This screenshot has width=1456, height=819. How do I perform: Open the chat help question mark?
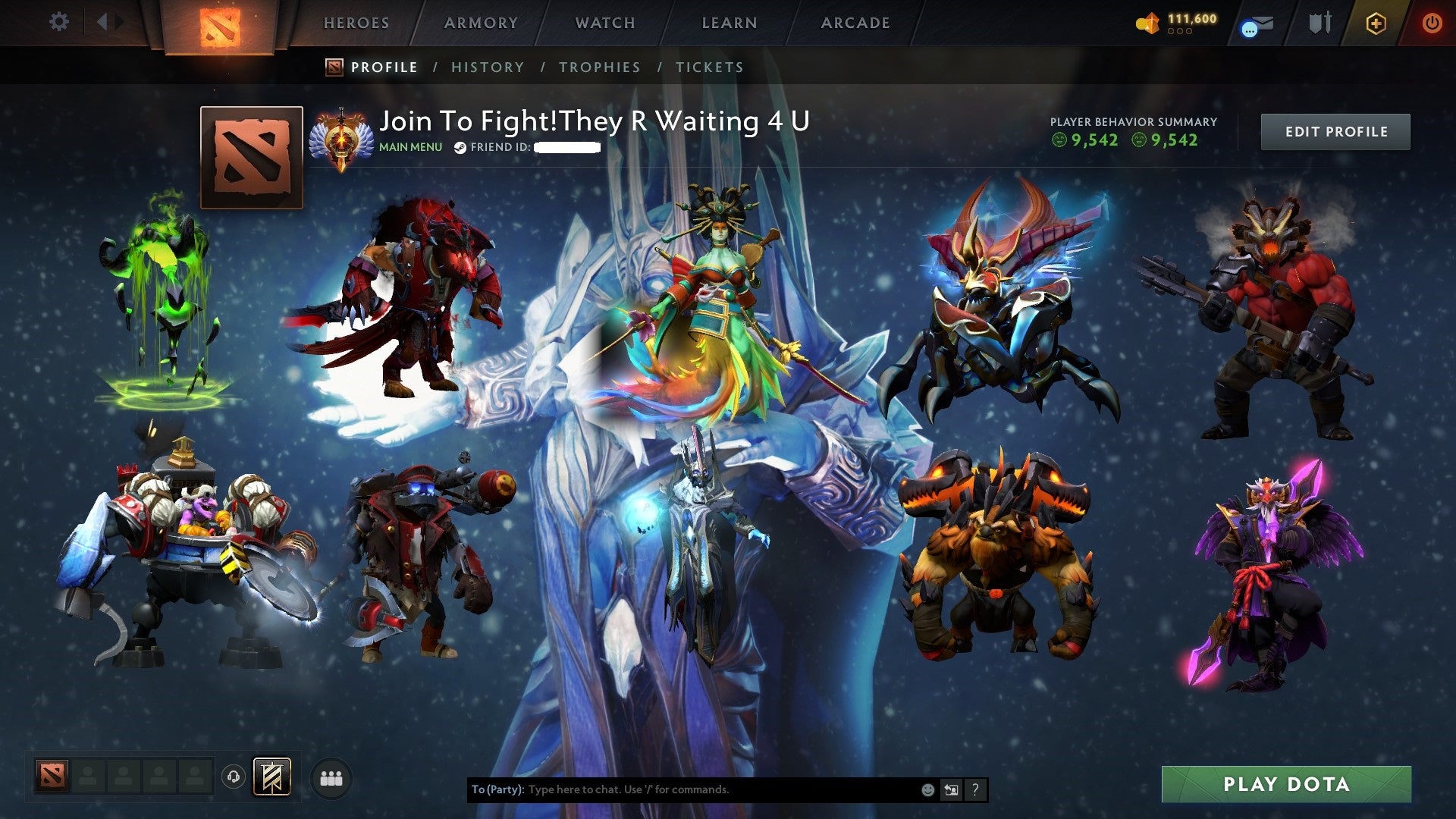[975, 789]
